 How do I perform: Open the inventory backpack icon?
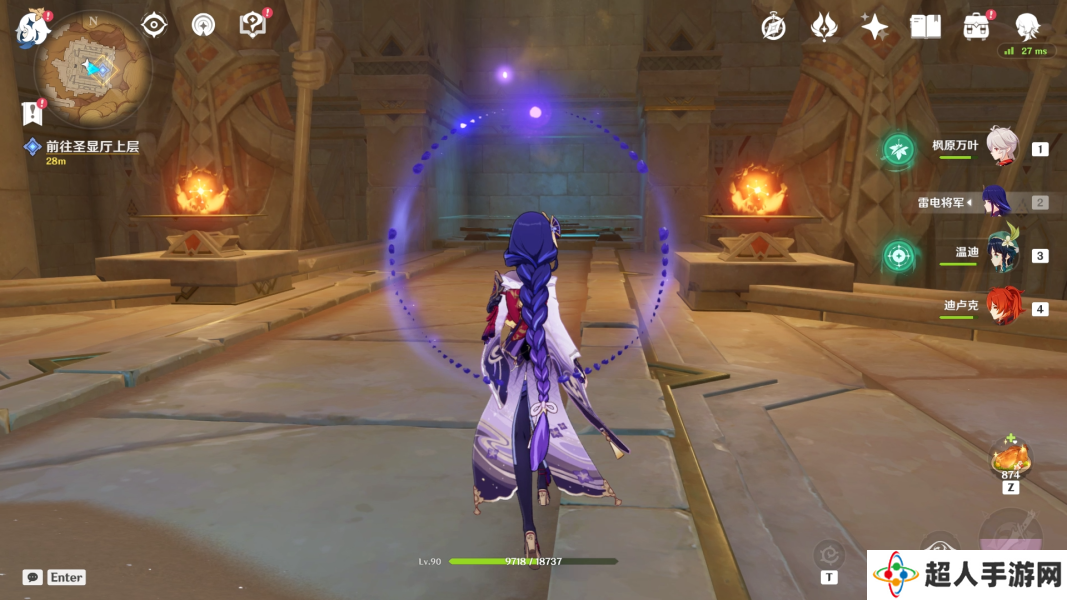pos(976,27)
